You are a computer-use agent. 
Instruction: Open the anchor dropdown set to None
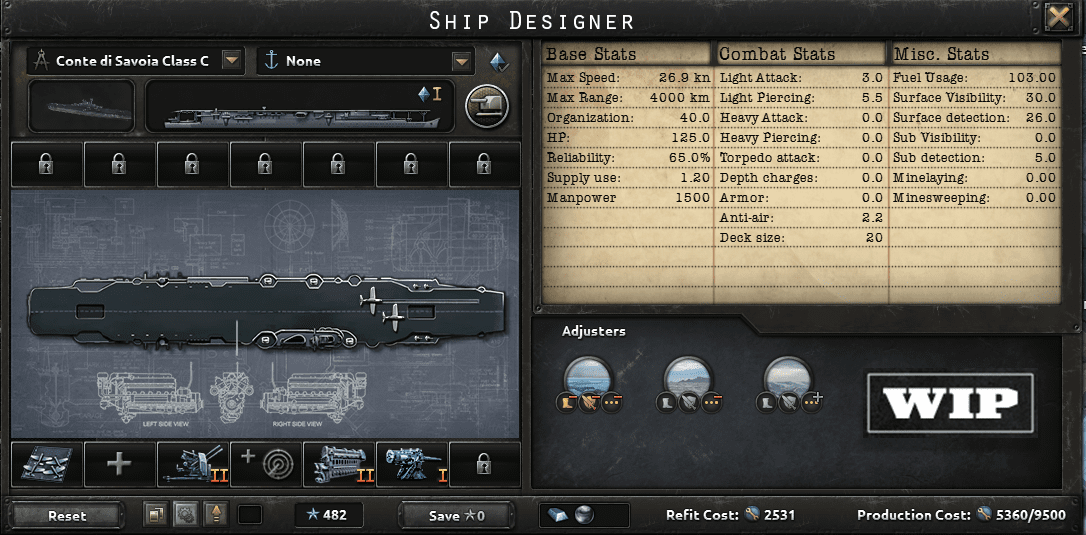coord(461,61)
